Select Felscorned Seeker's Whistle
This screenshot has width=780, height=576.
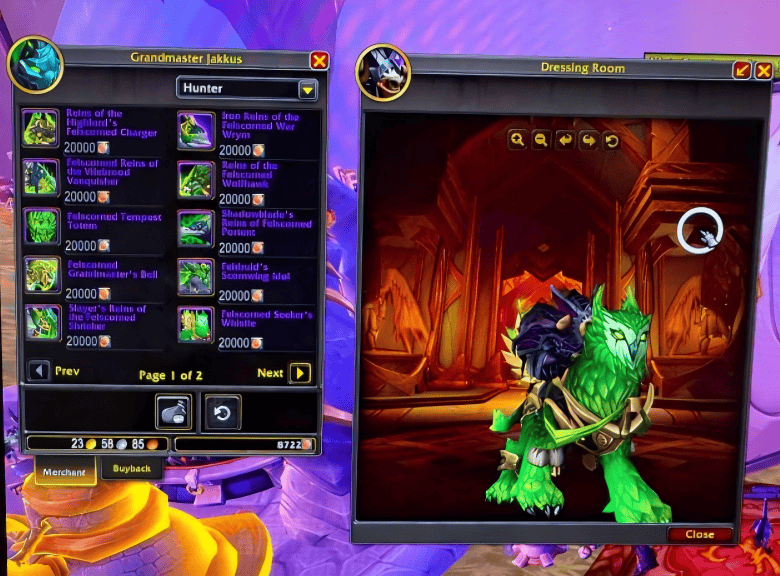click(196, 323)
